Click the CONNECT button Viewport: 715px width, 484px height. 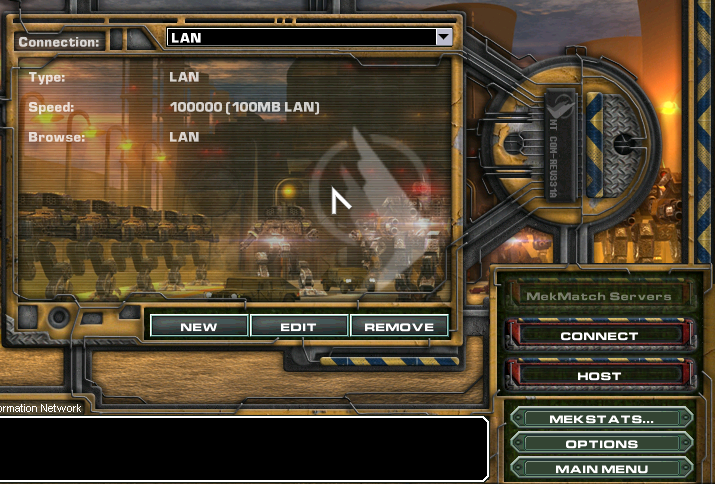599,336
